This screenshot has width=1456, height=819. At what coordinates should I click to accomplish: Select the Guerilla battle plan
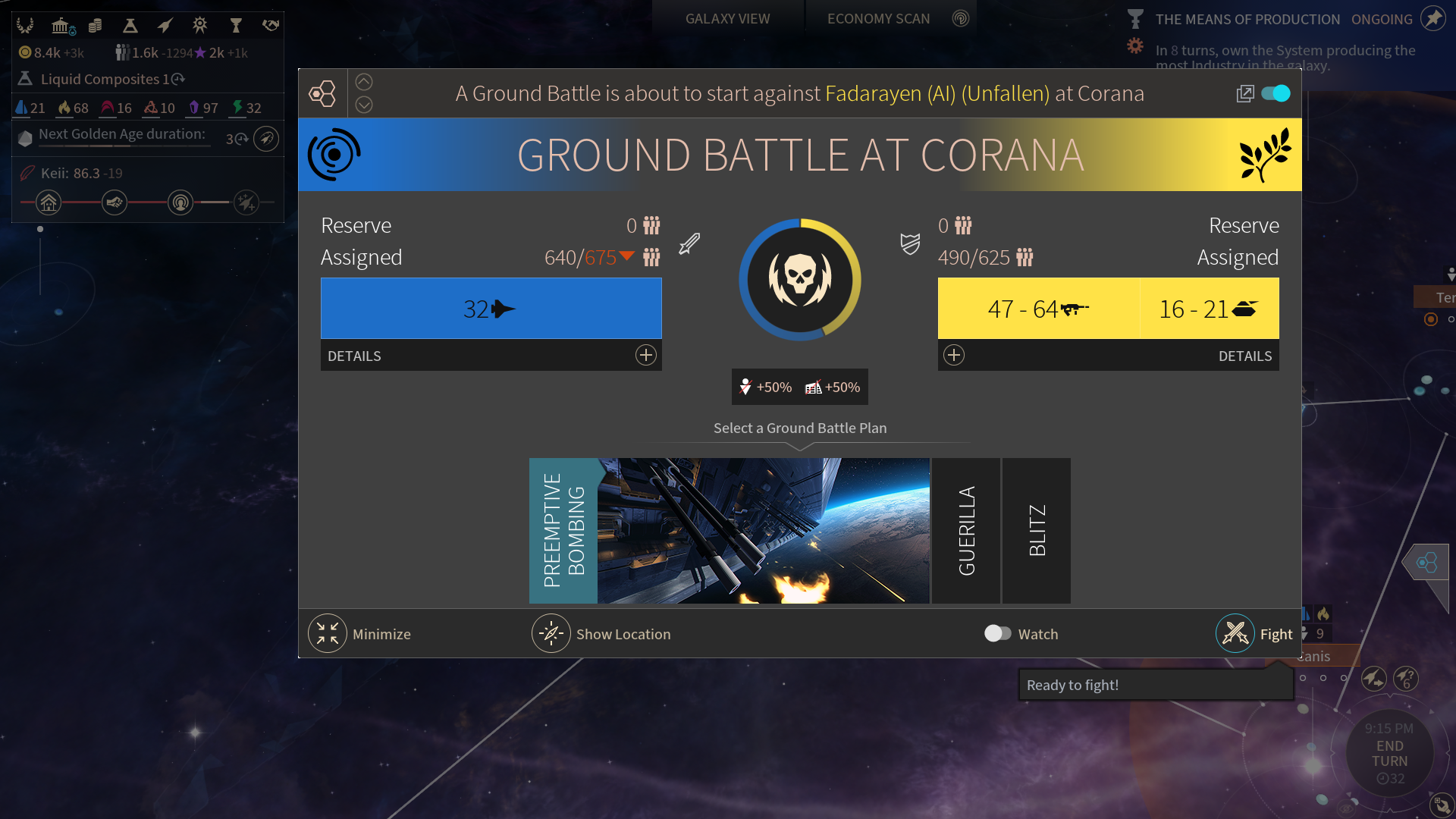pyautogui.click(x=965, y=531)
